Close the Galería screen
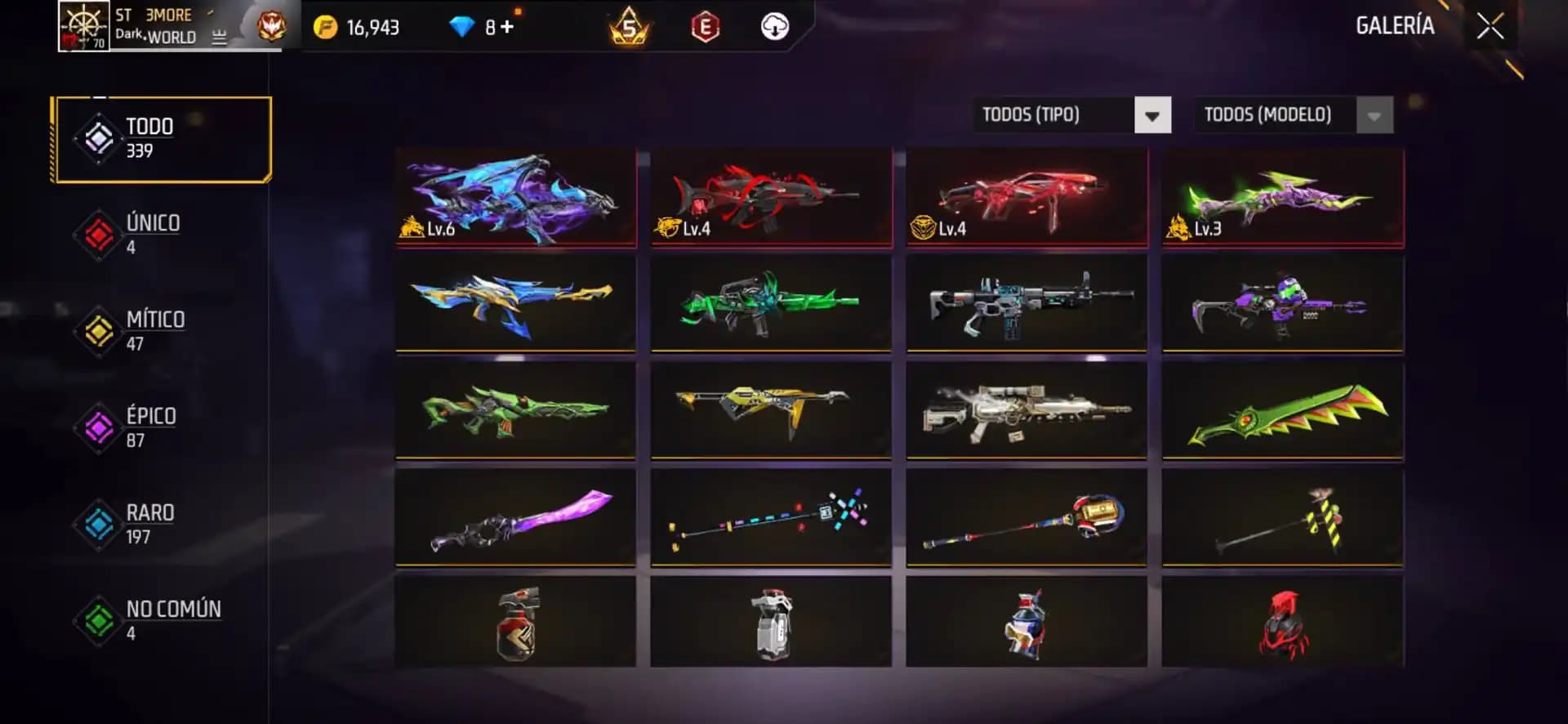 pos(1491,25)
